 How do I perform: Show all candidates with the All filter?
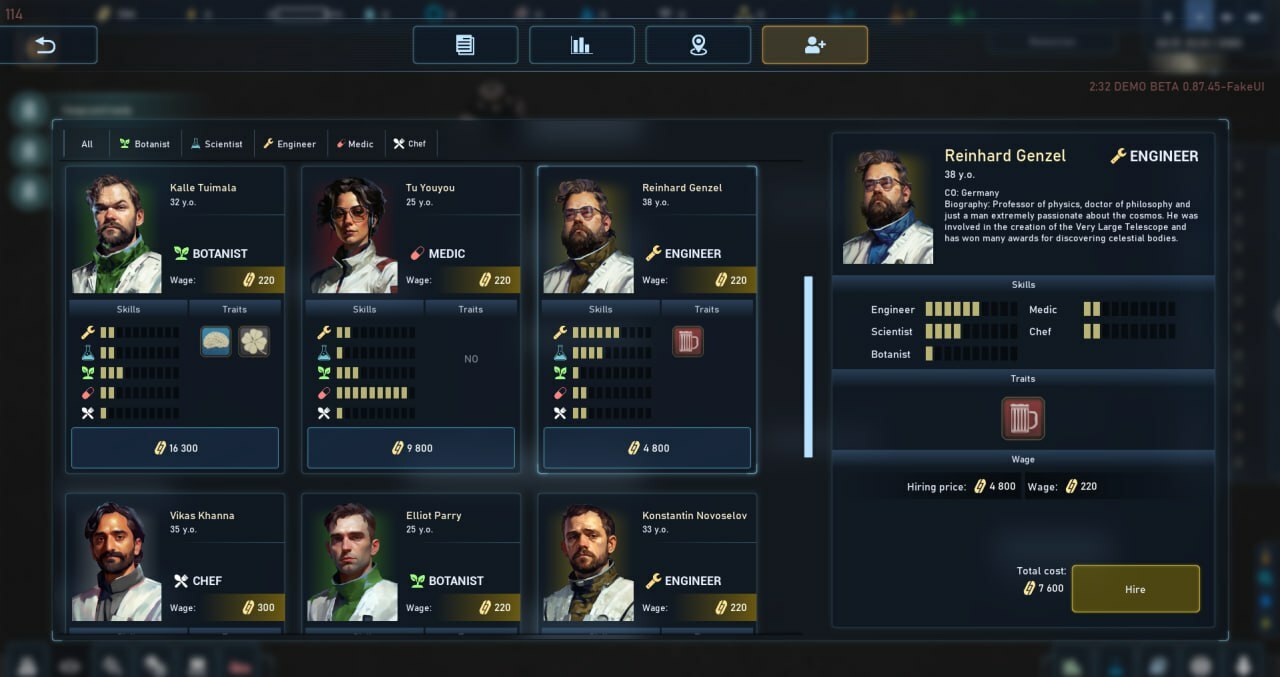click(x=87, y=144)
